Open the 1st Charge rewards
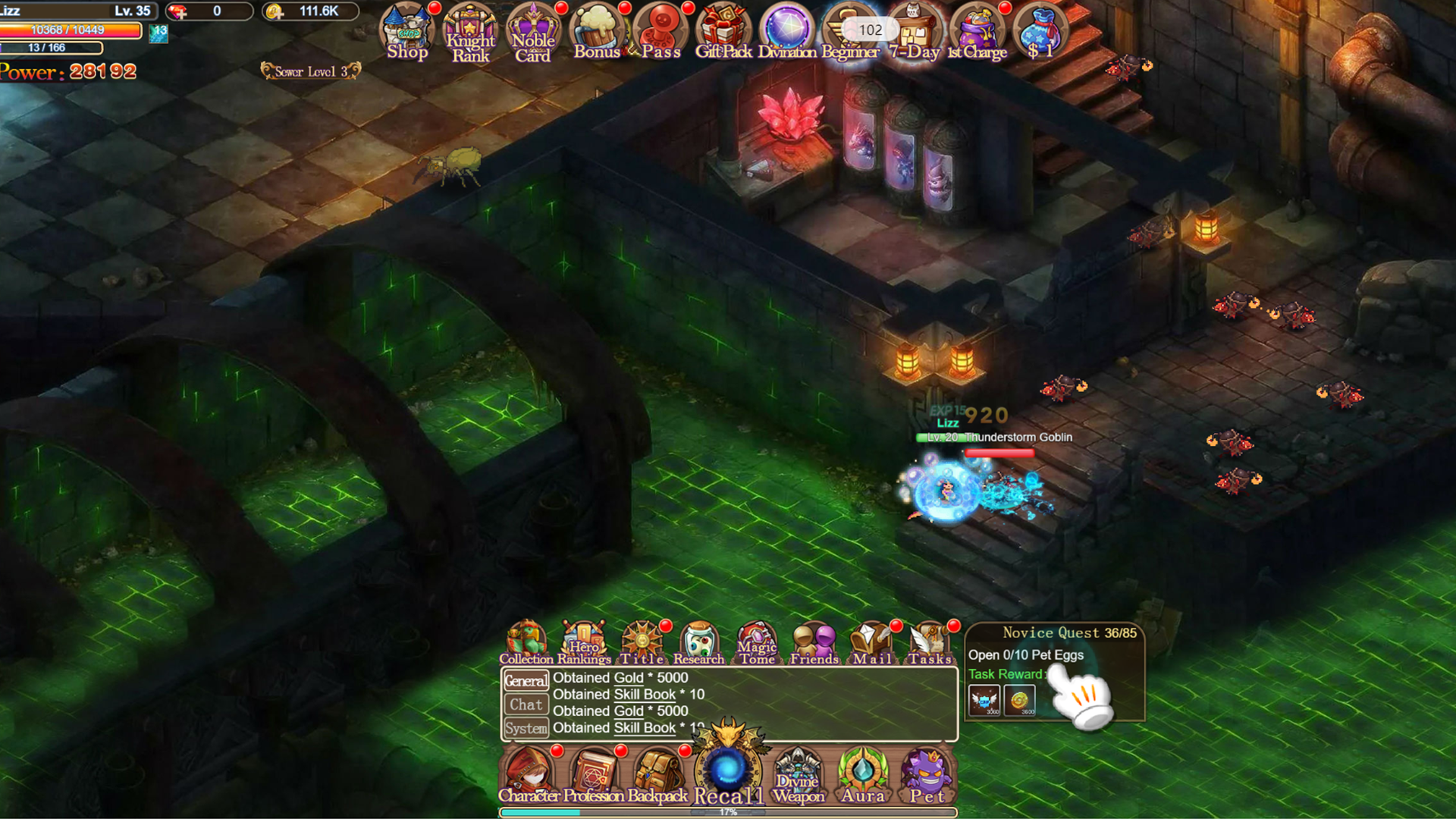The width and height of the screenshot is (1456, 819). 977,30
